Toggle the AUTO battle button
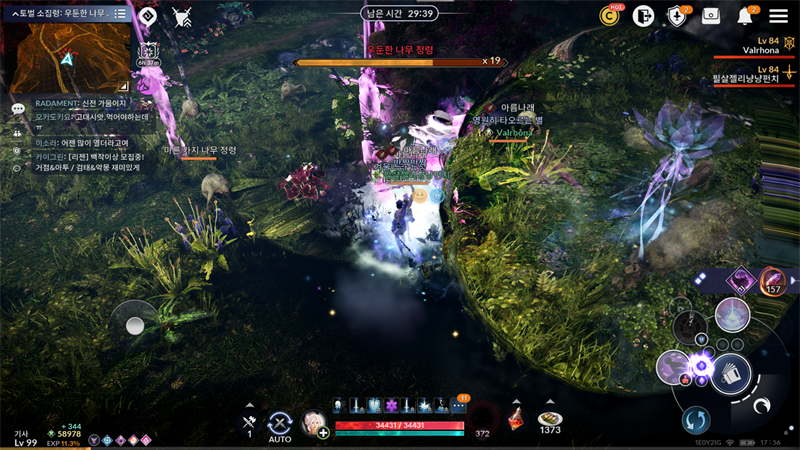 (x=280, y=424)
